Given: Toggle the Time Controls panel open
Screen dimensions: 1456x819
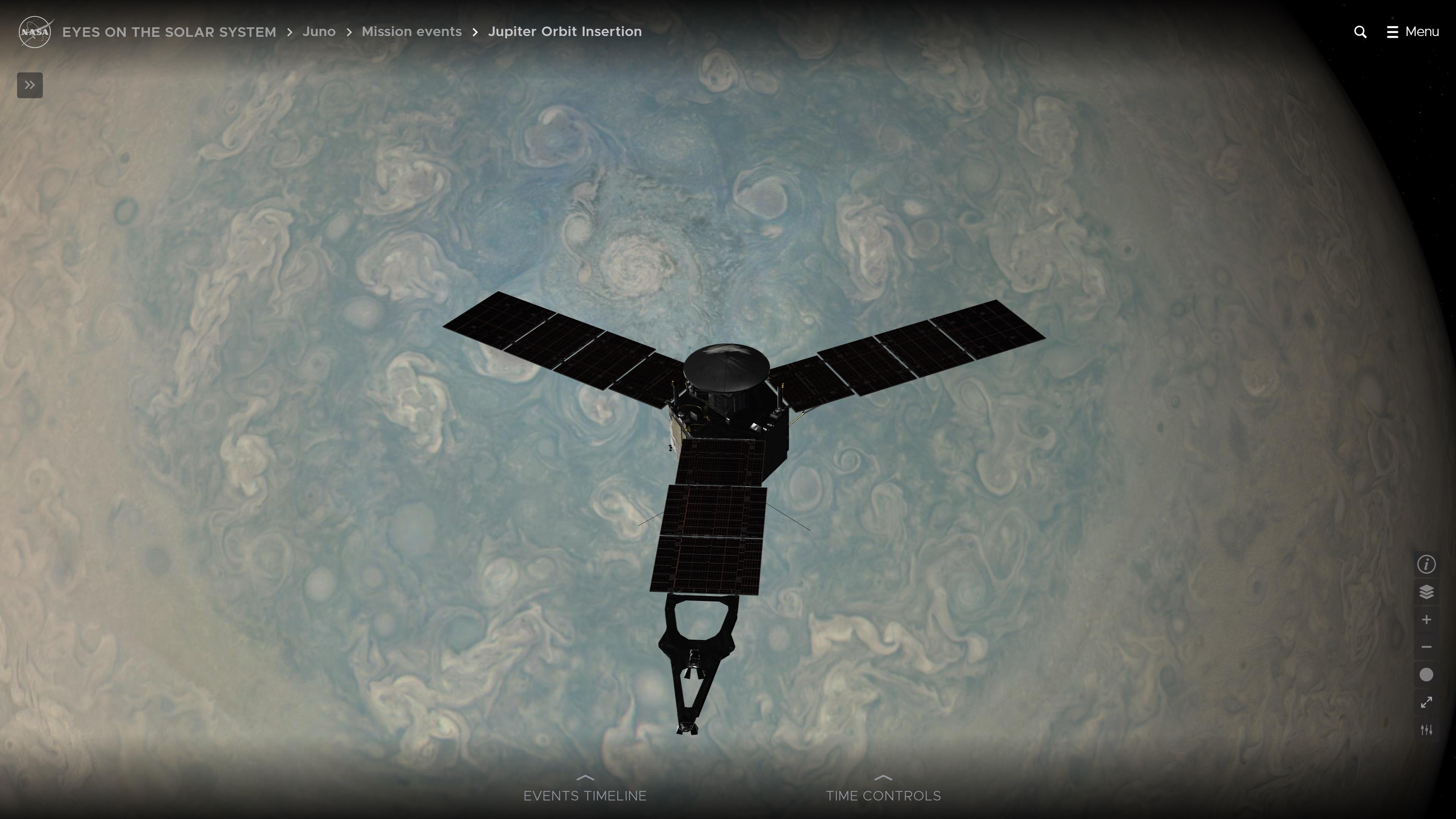Looking at the screenshot, I should coord(883,795).
